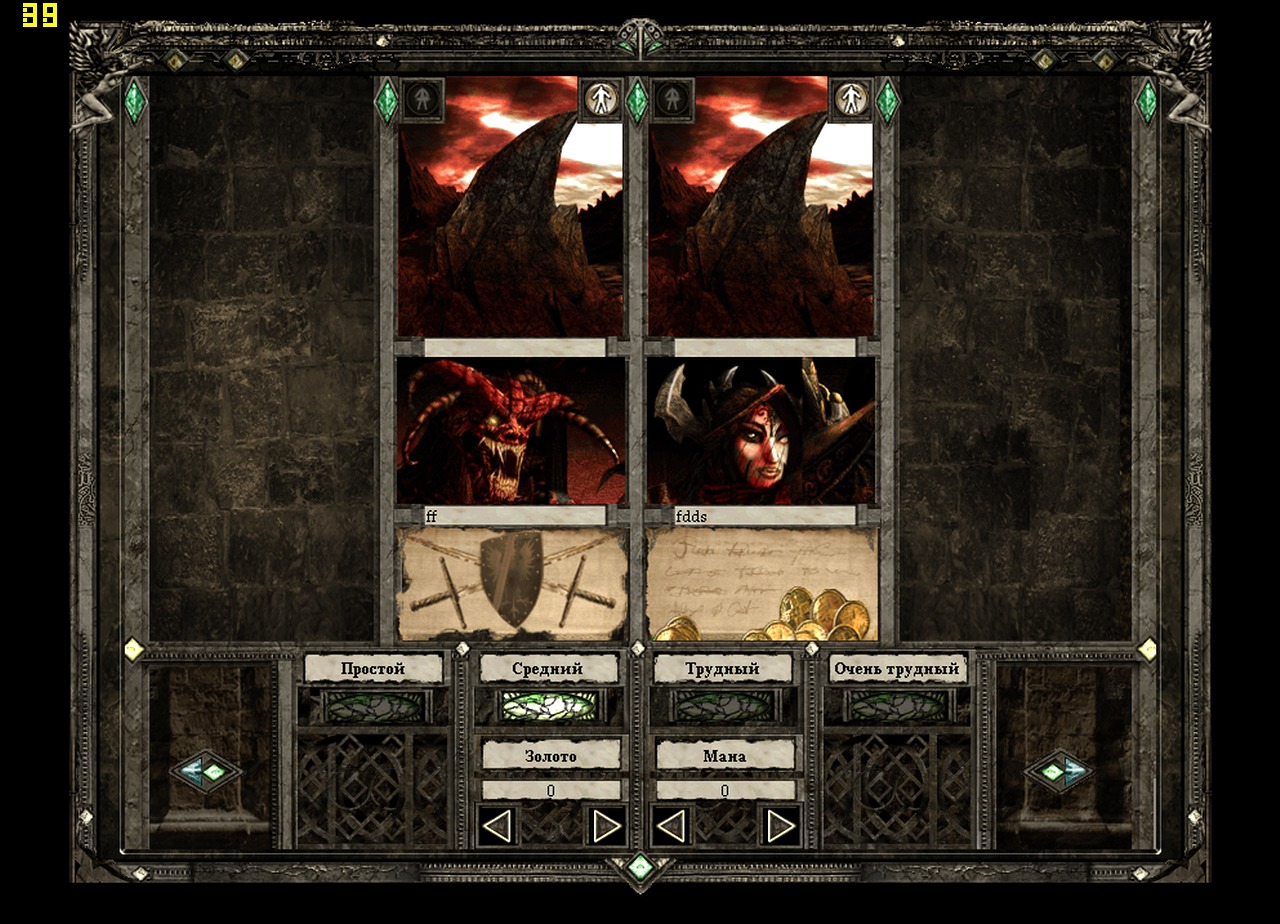Screen dimensions: 1280x924
Task: Select the demon portrait labeled ff
Action: click(x=510, y=435)
